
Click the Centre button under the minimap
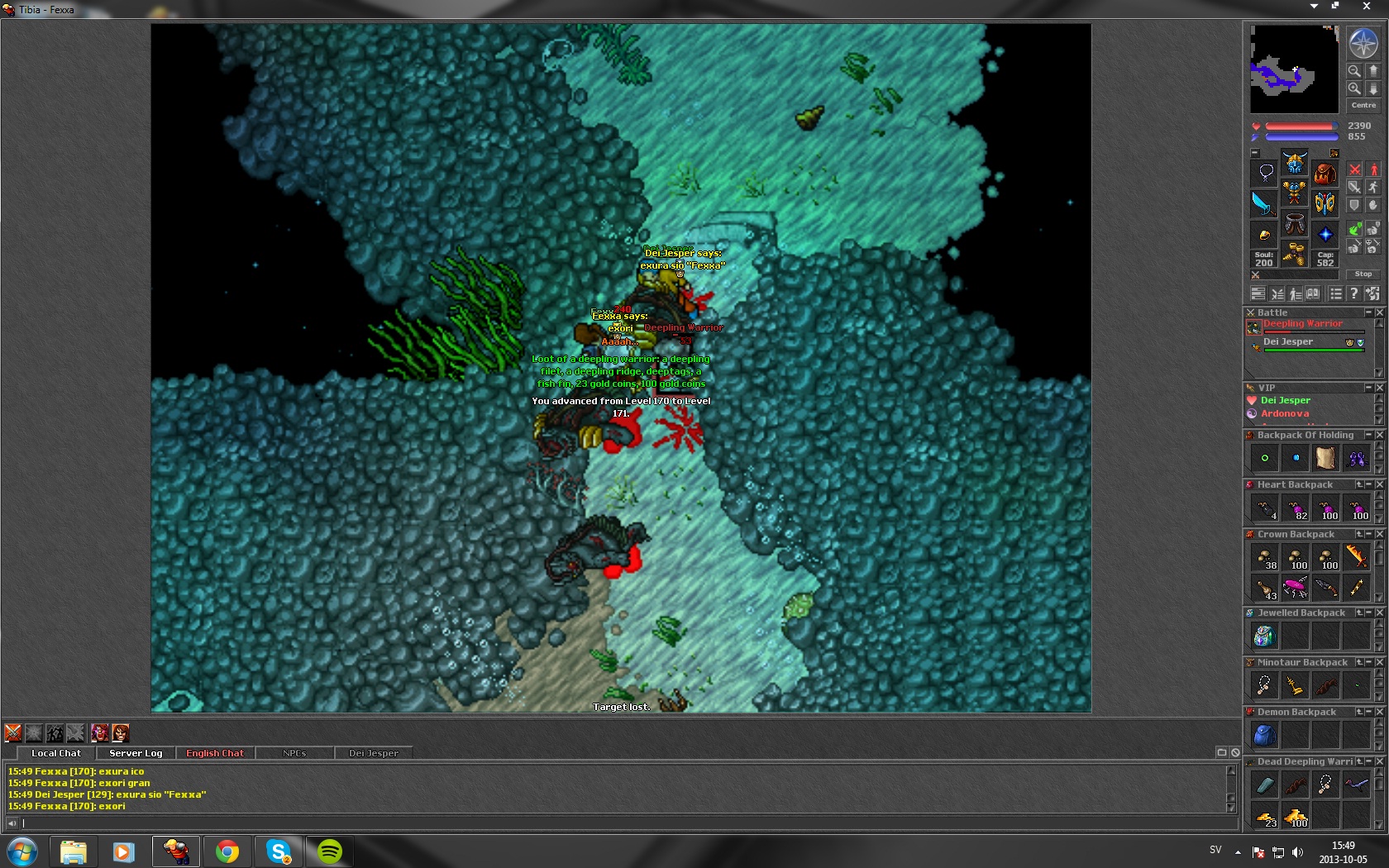(x=1363, y=105)
